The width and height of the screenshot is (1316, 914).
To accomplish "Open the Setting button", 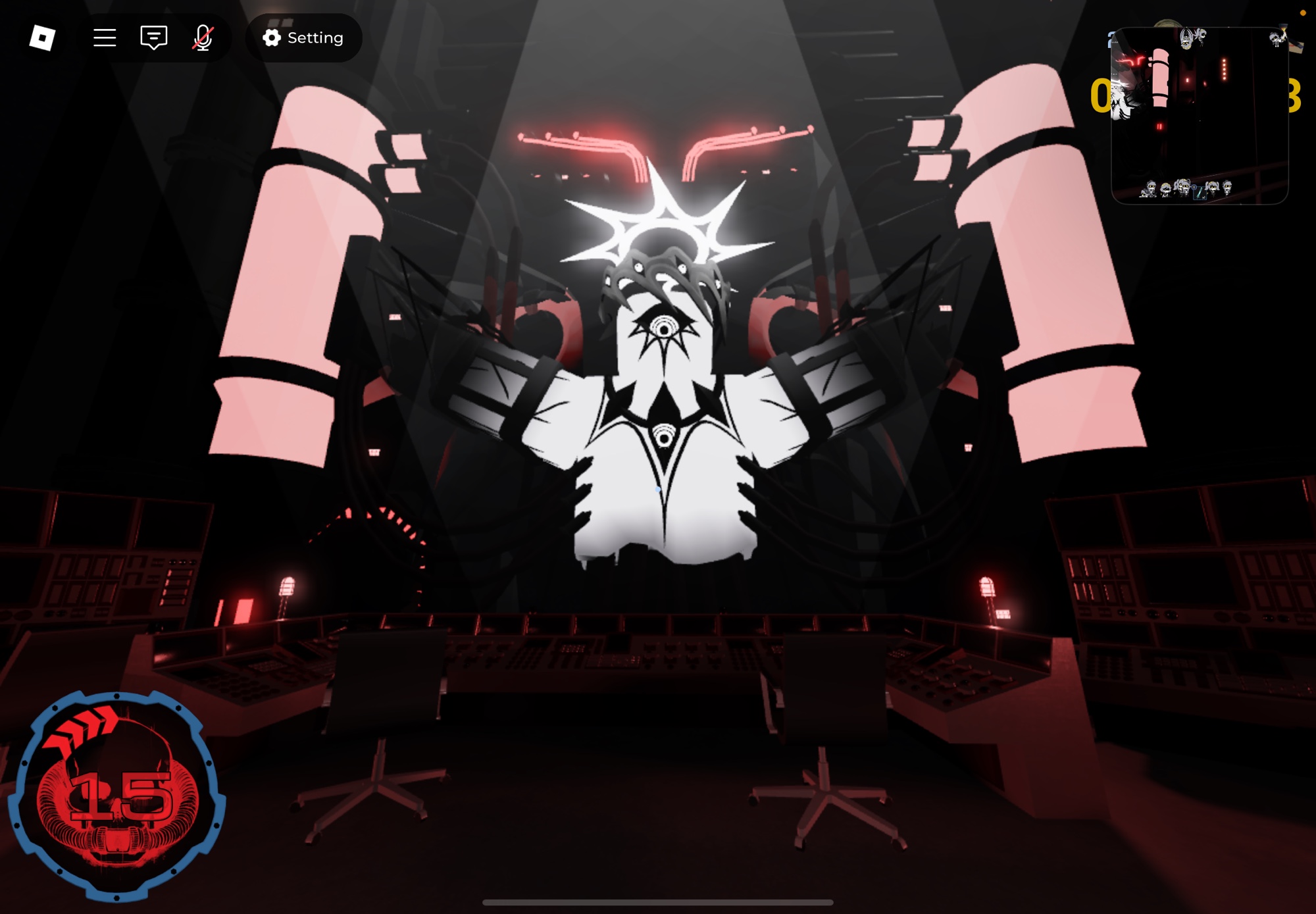I will pyautogui.click(x=303, y=38).
